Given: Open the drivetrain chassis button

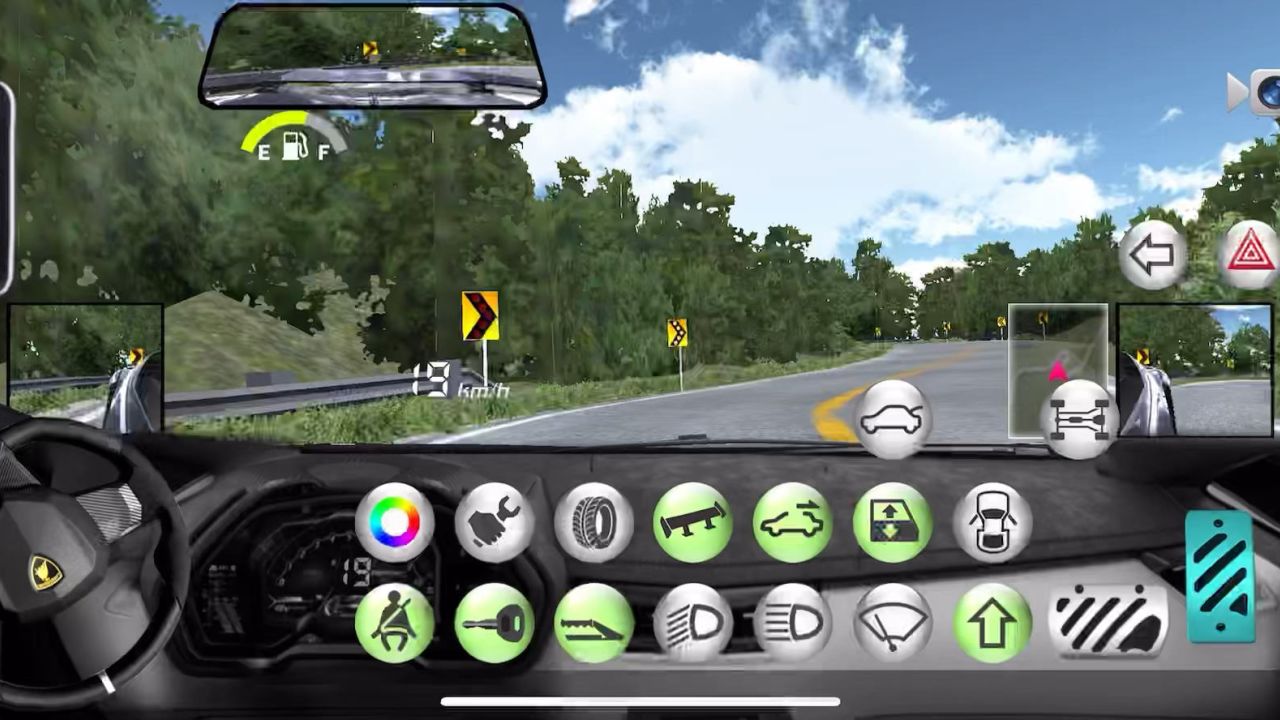Looking at the screenshot, I should (x=1078, y=420).
